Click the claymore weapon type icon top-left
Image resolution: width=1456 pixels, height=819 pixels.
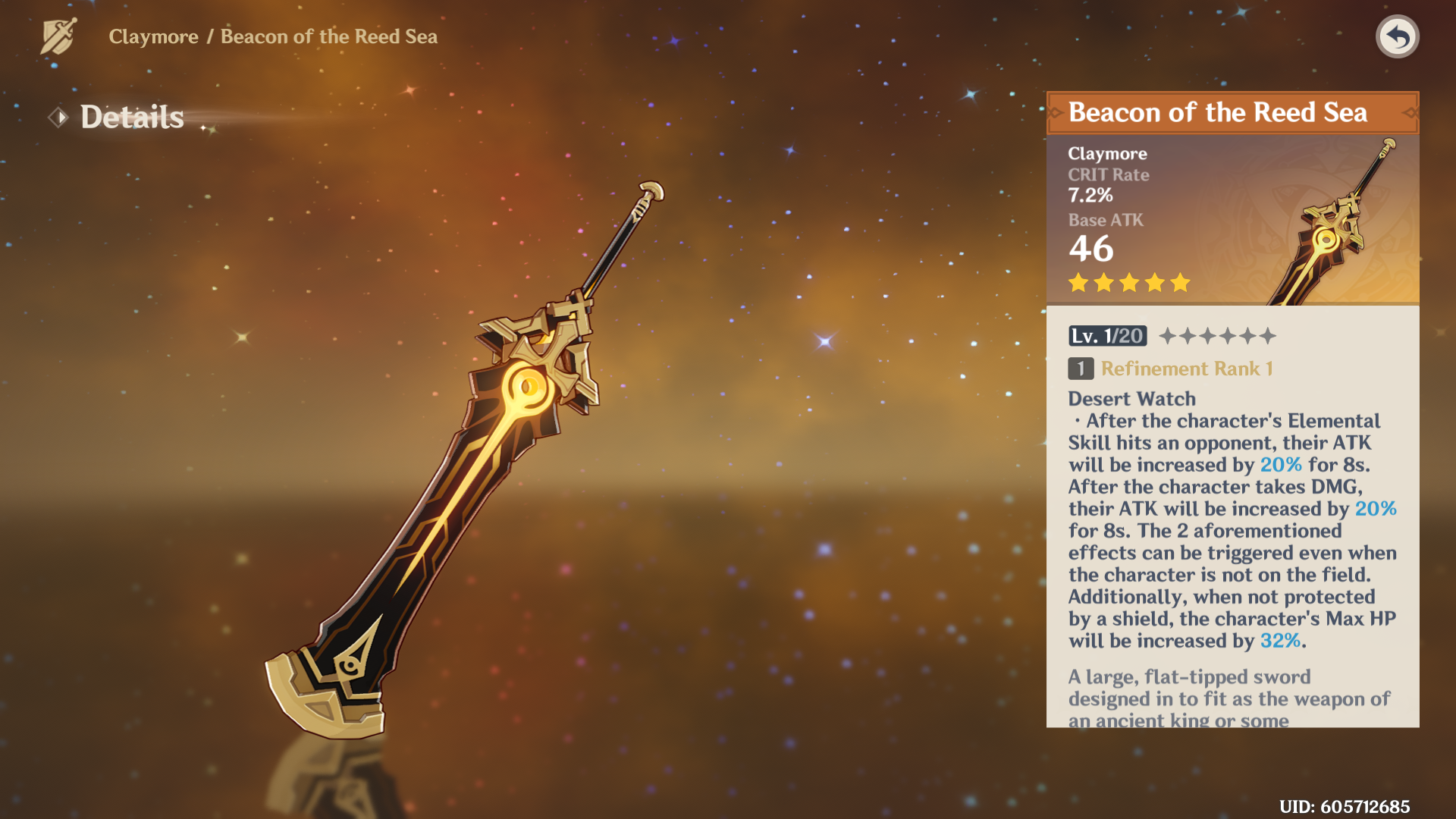pyautogui.click(x=57, y=34)
